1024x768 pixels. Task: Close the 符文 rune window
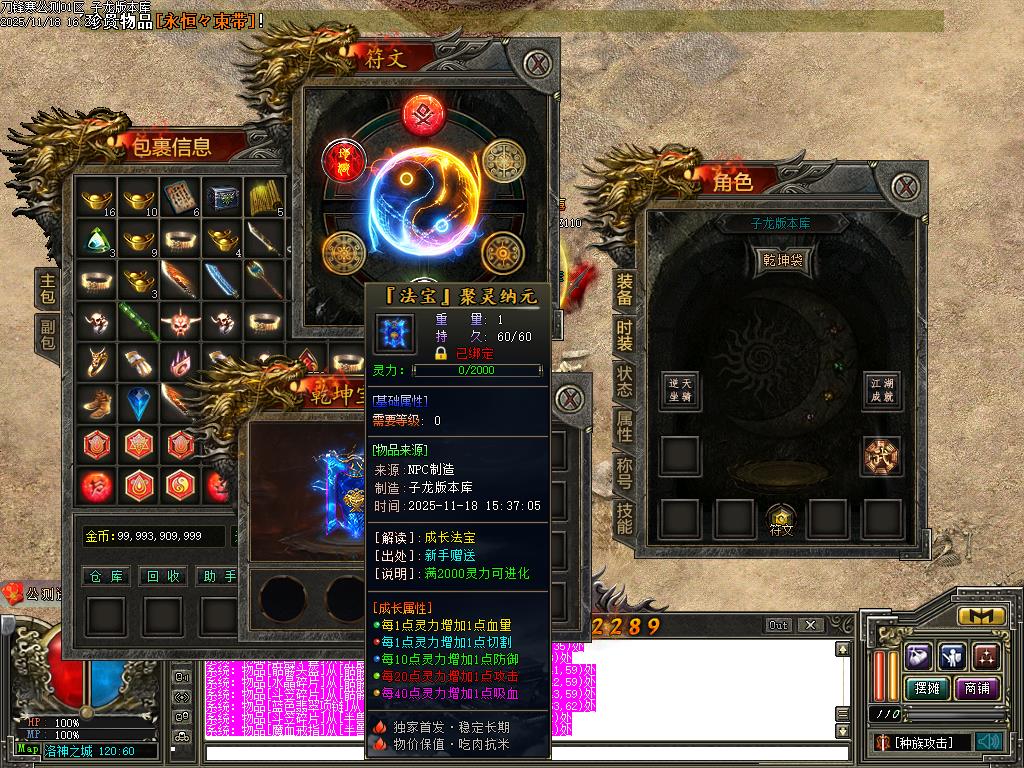[540, 66]
